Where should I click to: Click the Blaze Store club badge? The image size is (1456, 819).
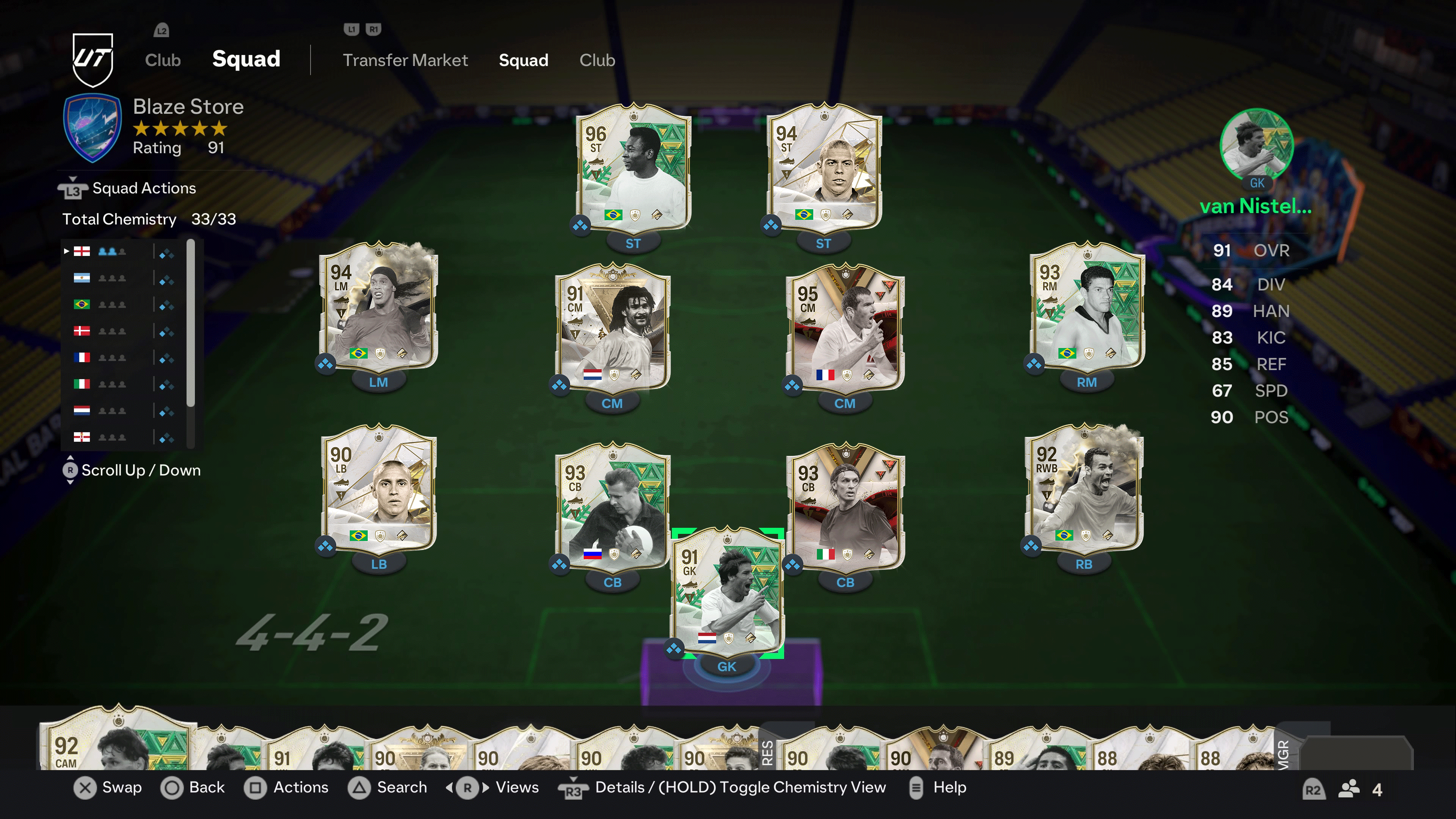92,128
